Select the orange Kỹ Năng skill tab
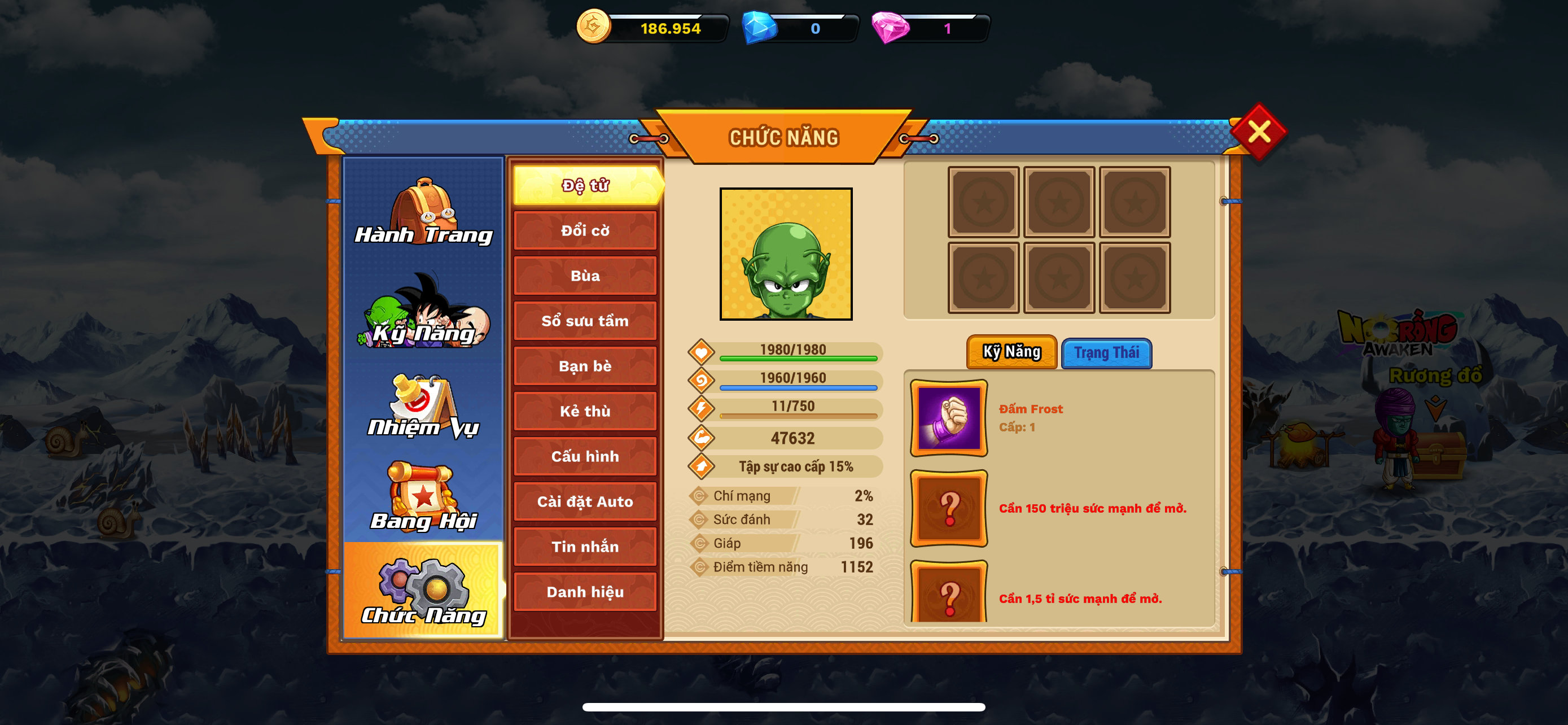Viewport: 1568px width, 725px height. (1011, 352)
